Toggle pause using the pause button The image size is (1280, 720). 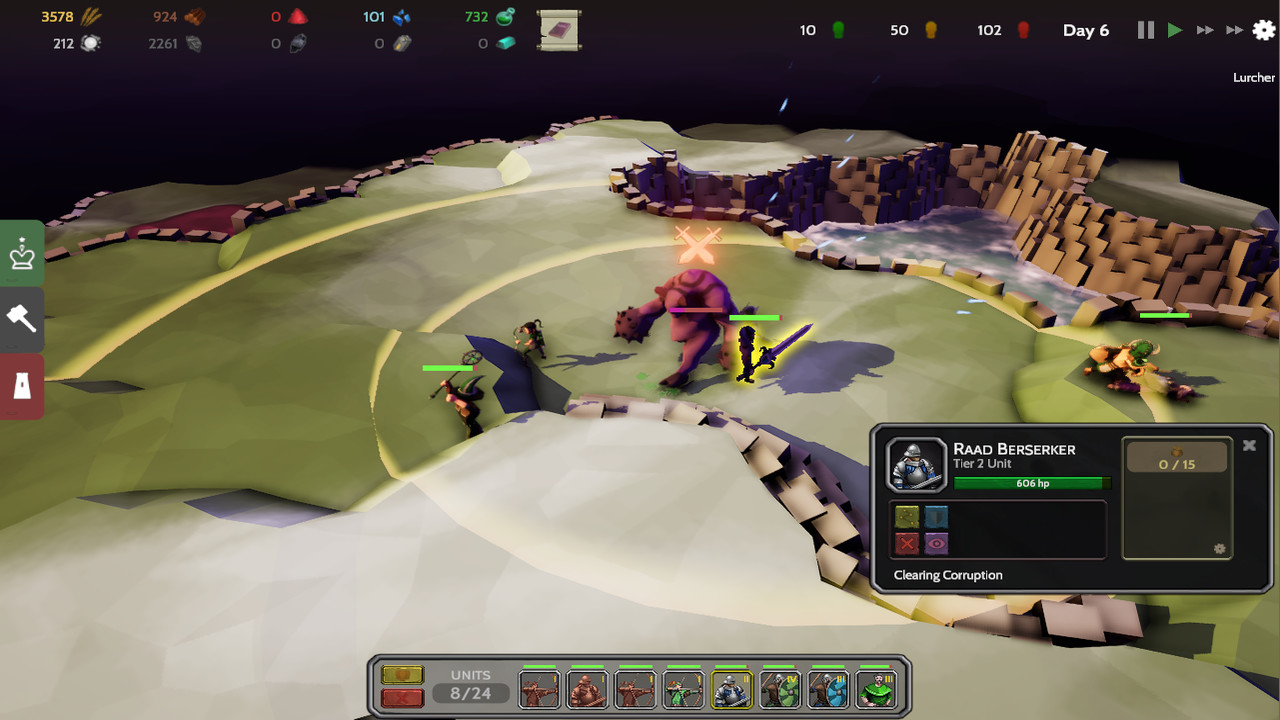point(1144,30)
